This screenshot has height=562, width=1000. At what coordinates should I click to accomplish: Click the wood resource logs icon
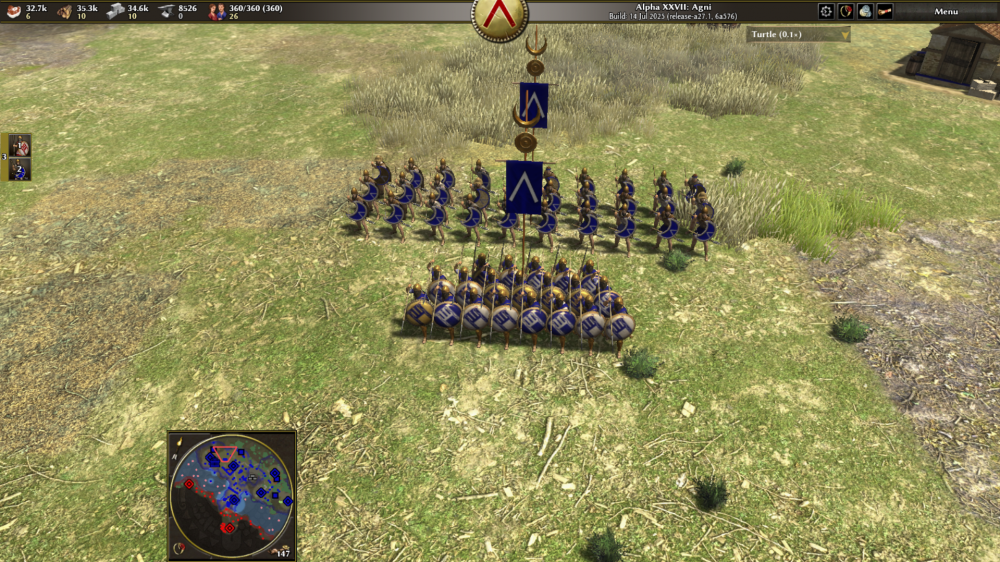[64, 11]
